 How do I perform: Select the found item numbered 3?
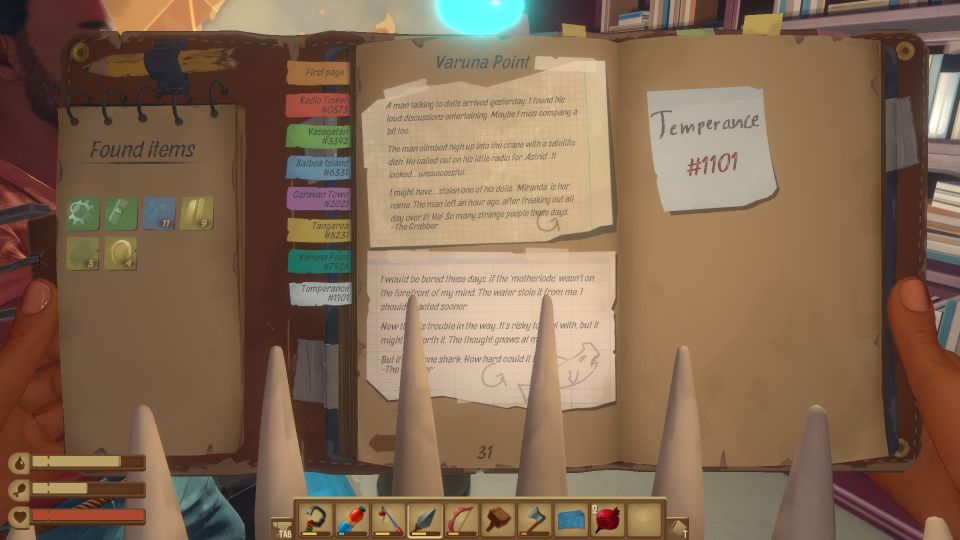[83, 252]
